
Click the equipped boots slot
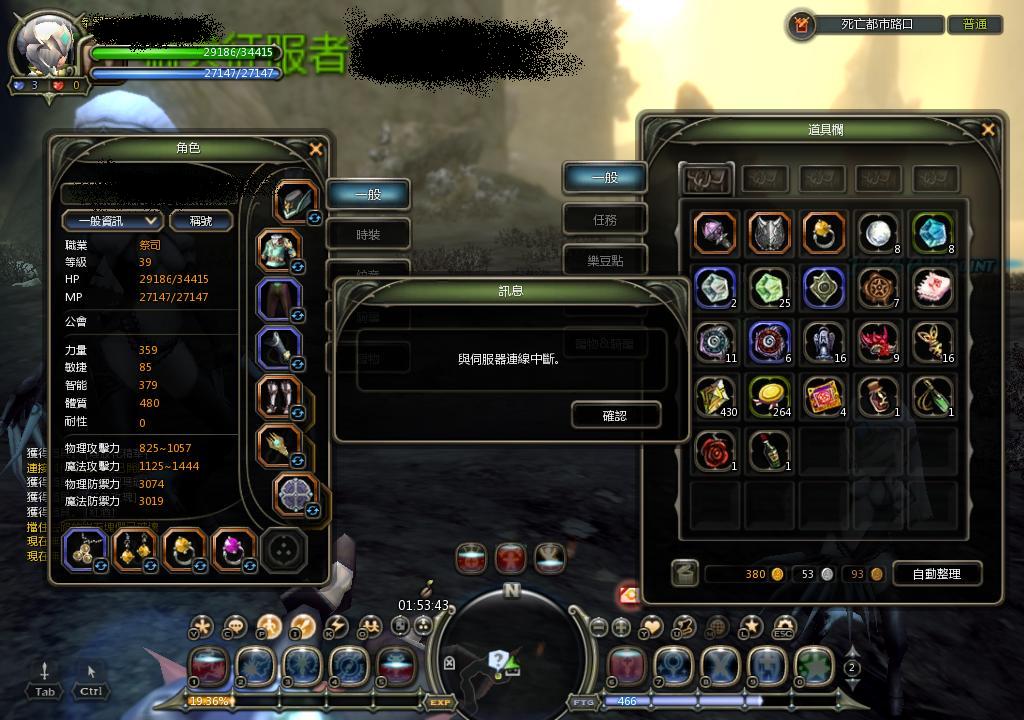[279, 397]
